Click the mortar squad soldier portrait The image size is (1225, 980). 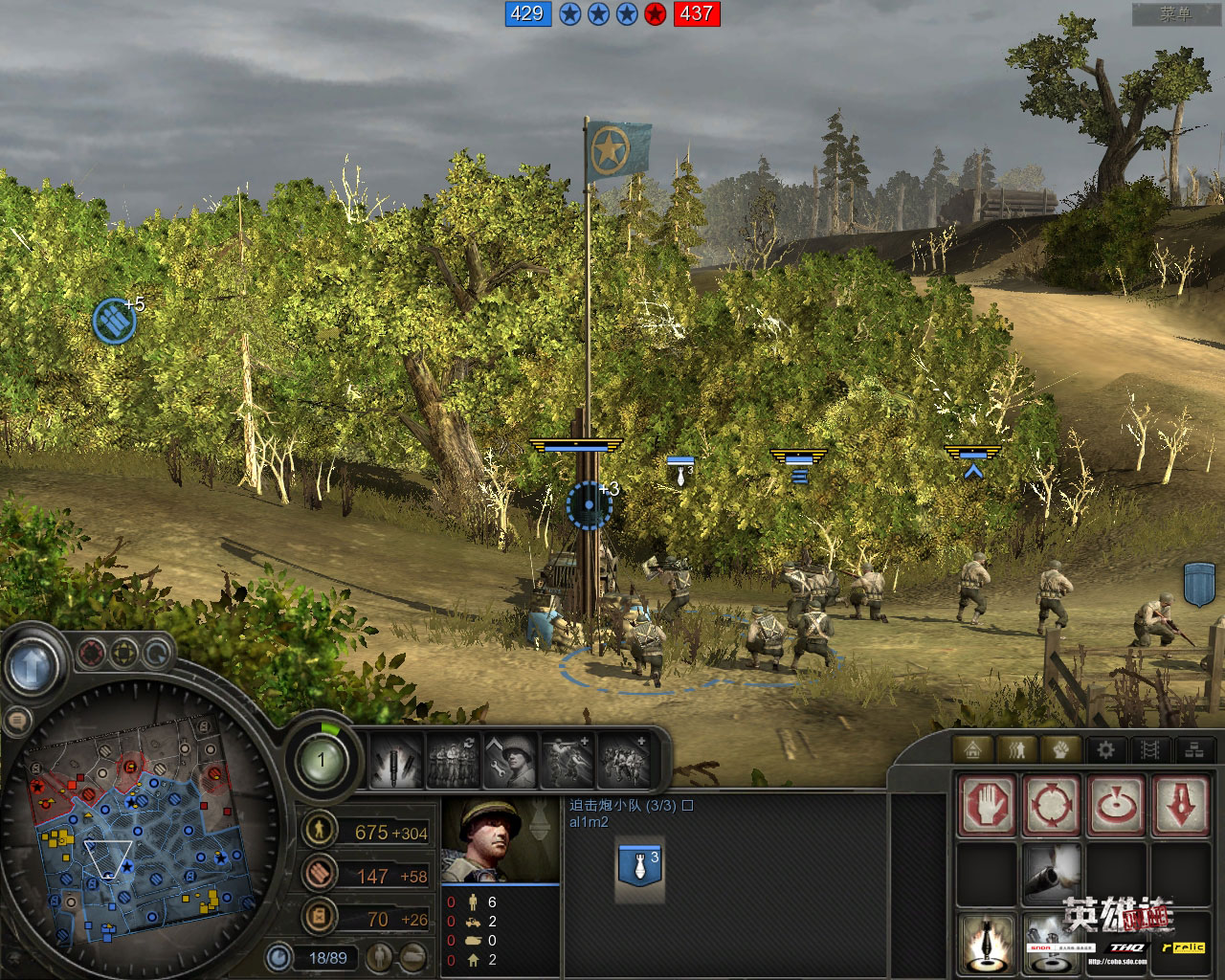[x=500, y=839]
